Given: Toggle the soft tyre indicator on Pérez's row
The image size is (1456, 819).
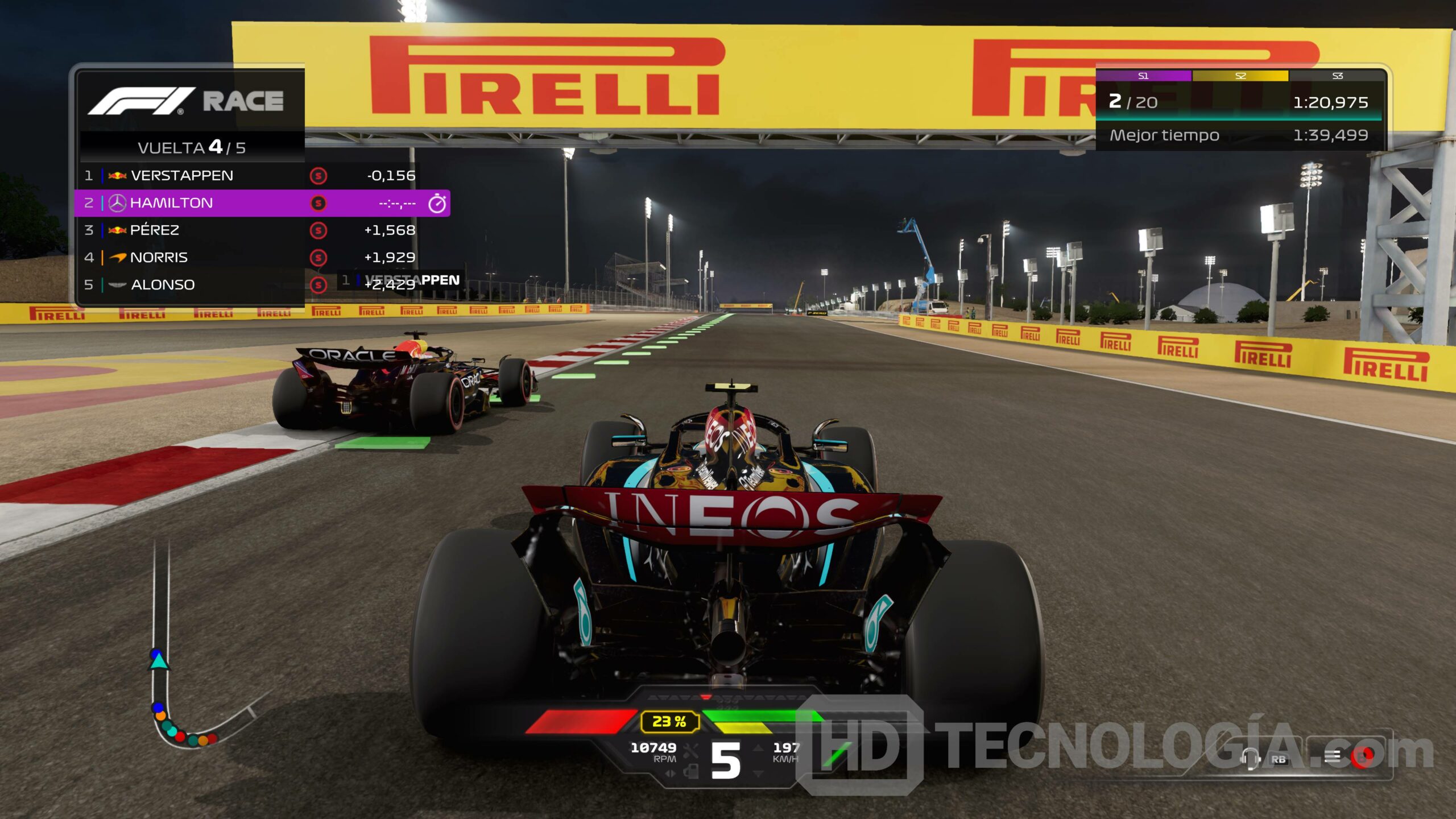Looking at the screenshot, I should coord(317,231).
